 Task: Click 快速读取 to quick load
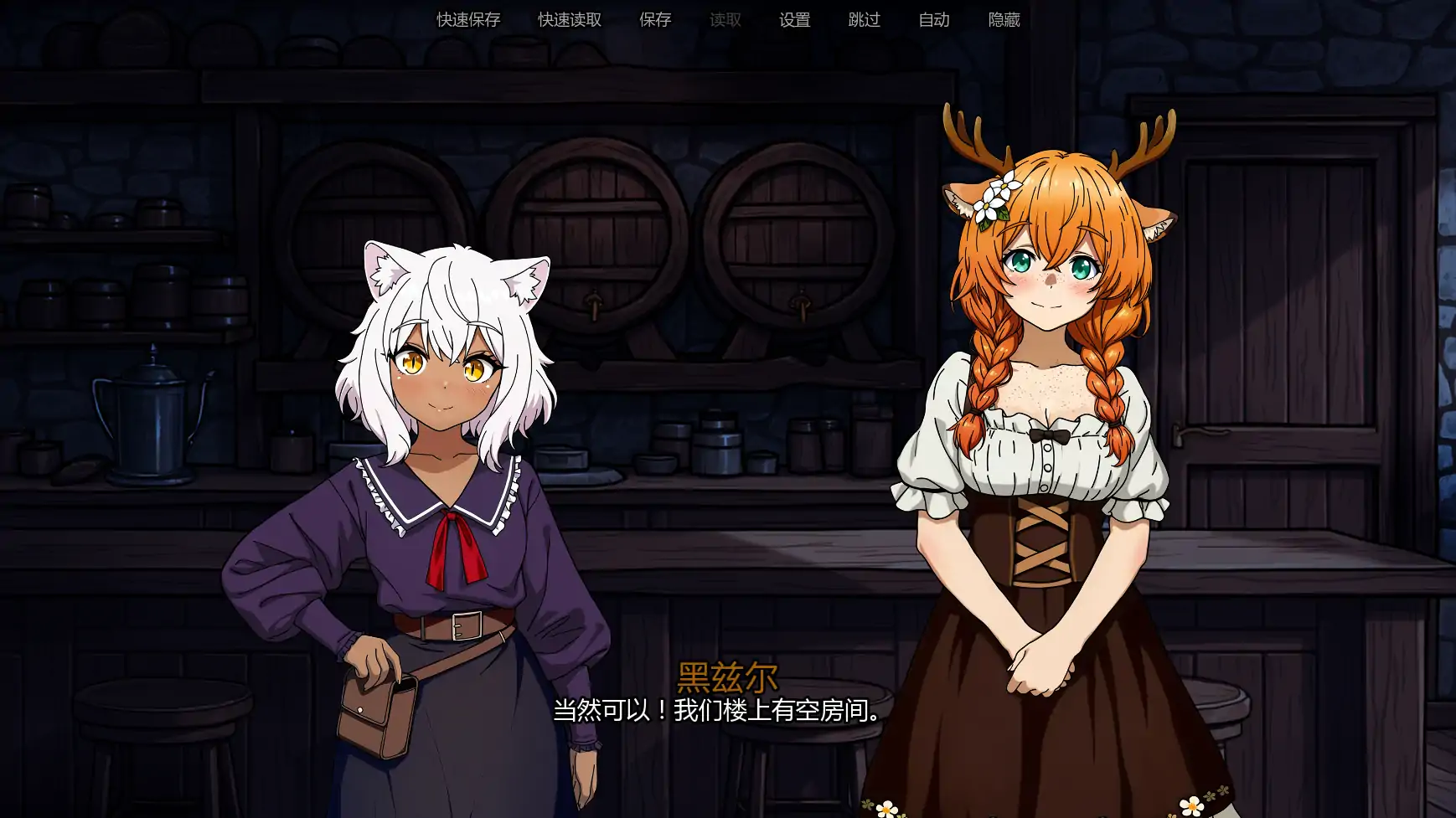pyautogui.click(x=570, y=20)
